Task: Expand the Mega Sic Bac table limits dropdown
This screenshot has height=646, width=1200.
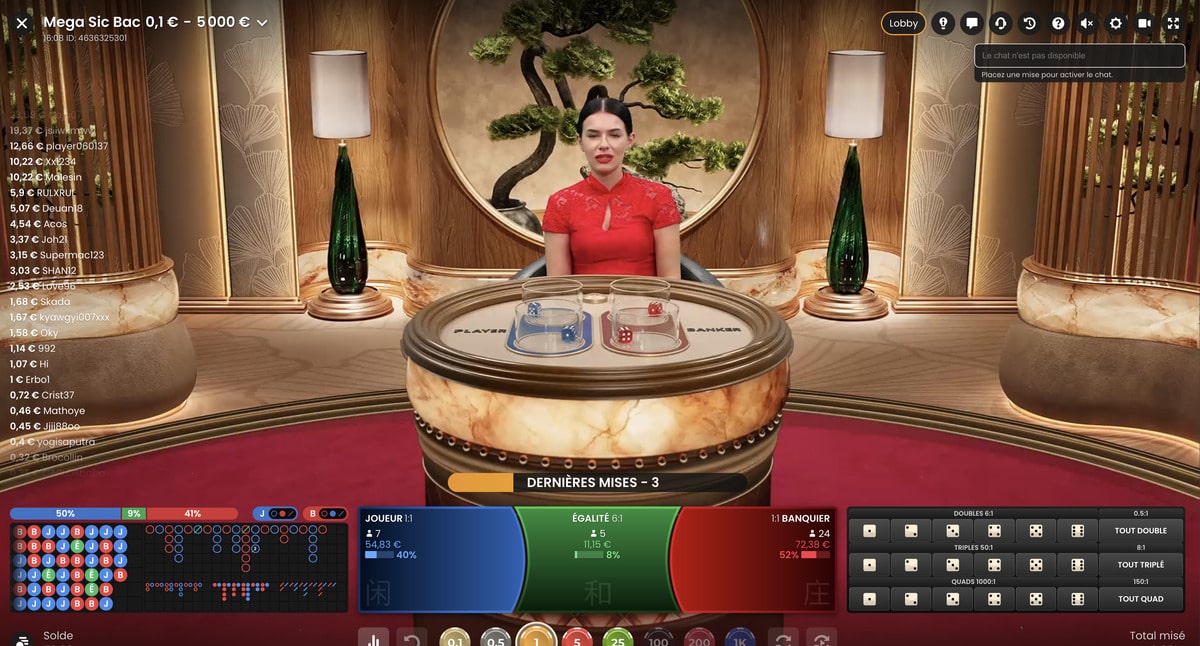Action: (263, 23)
